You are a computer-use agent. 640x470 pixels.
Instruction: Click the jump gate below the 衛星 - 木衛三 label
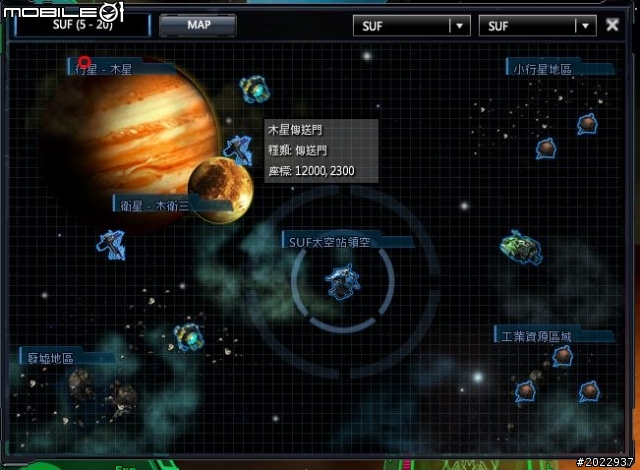click(x=111, y=243)
